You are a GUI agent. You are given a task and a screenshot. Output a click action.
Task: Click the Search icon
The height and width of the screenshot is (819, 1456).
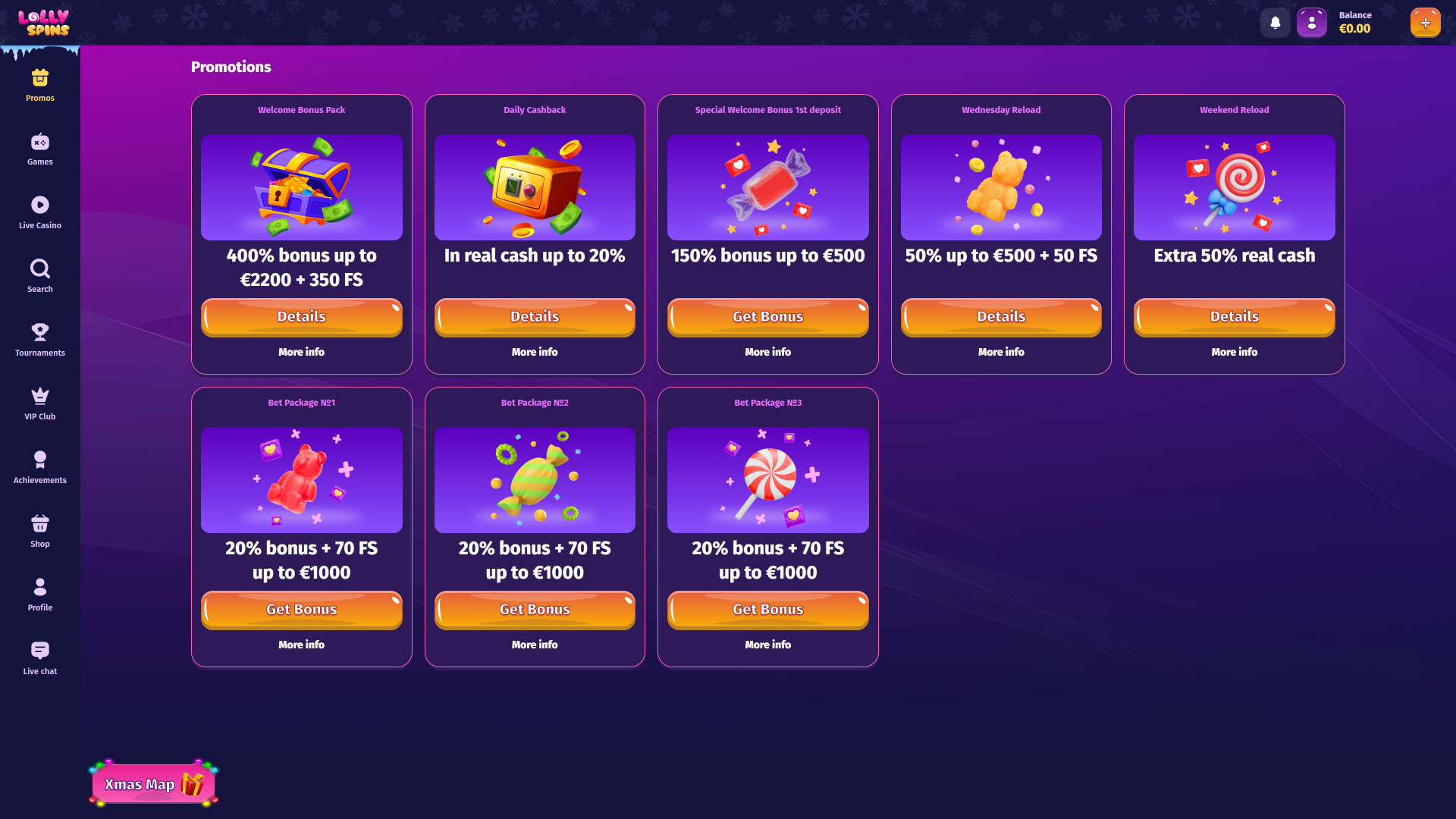(x=39, y=276)
